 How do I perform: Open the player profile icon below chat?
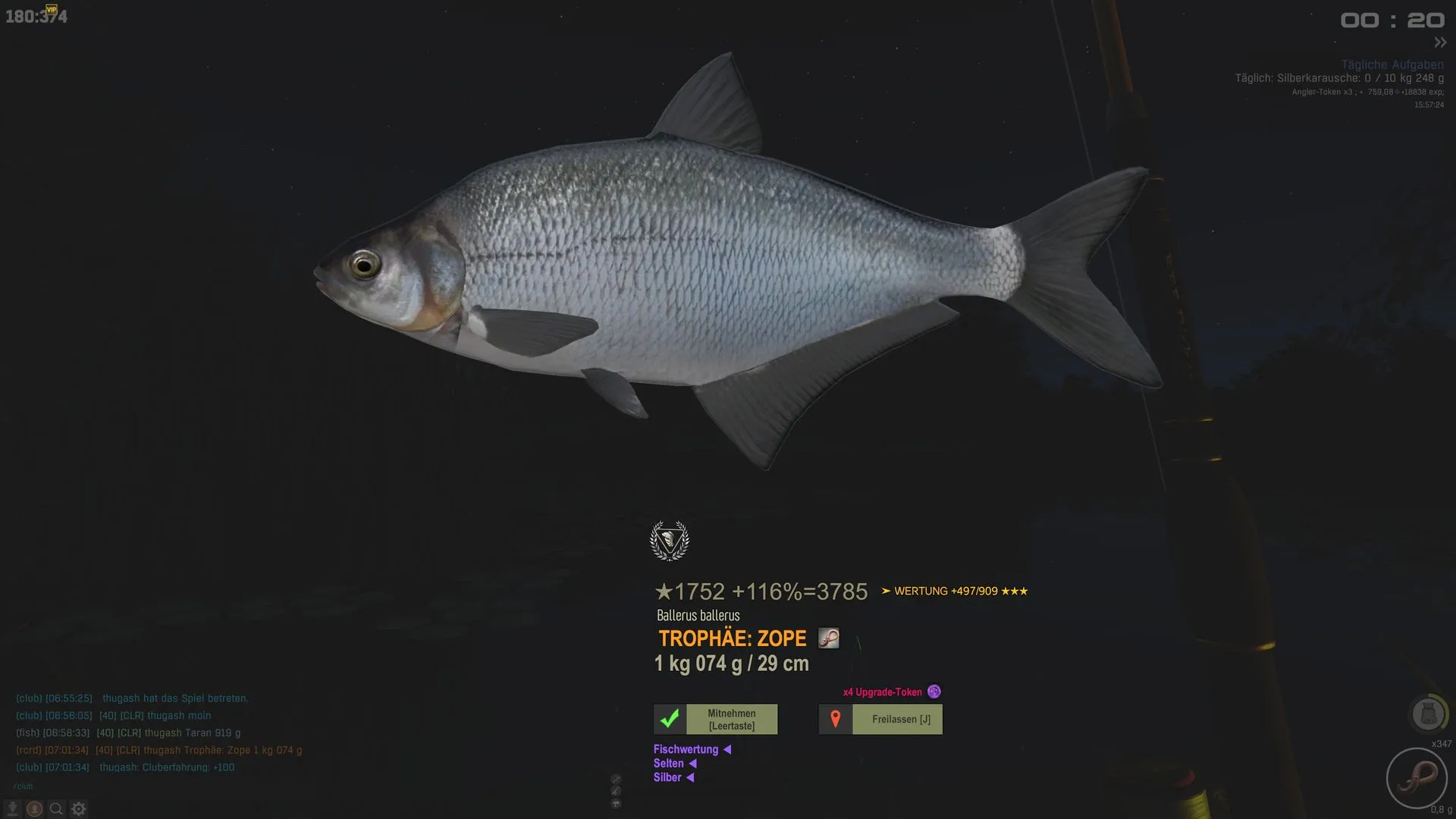tap(34, 809)
